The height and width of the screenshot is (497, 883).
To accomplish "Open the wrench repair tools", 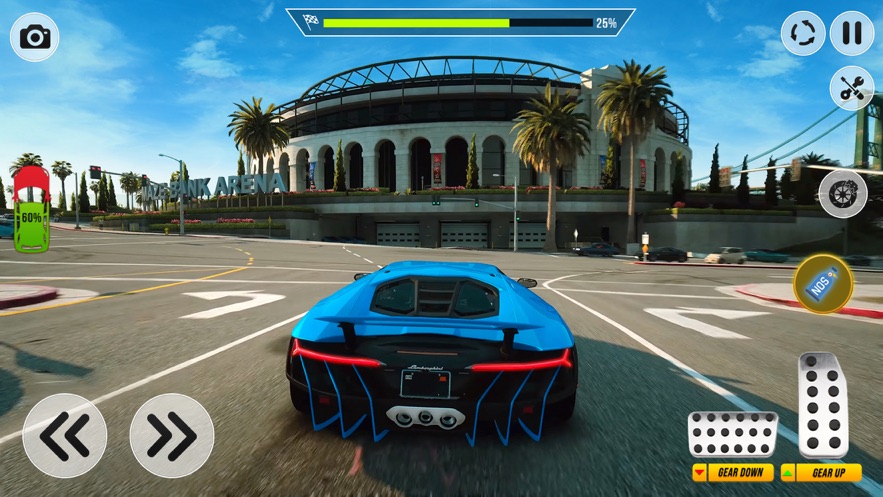I will tap(852, 88).
